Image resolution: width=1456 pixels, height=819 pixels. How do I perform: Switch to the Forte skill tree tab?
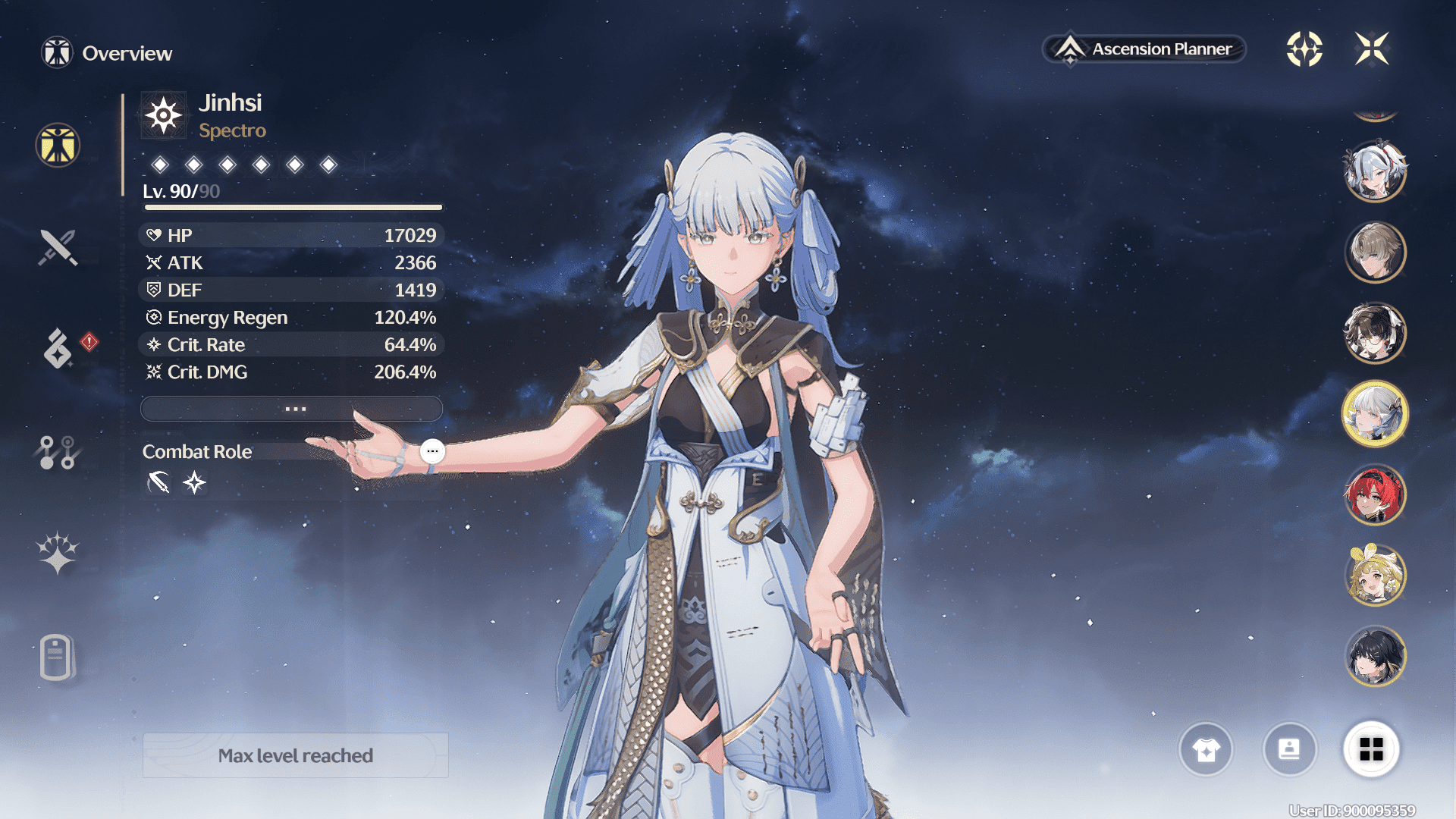tap(57, 452)
